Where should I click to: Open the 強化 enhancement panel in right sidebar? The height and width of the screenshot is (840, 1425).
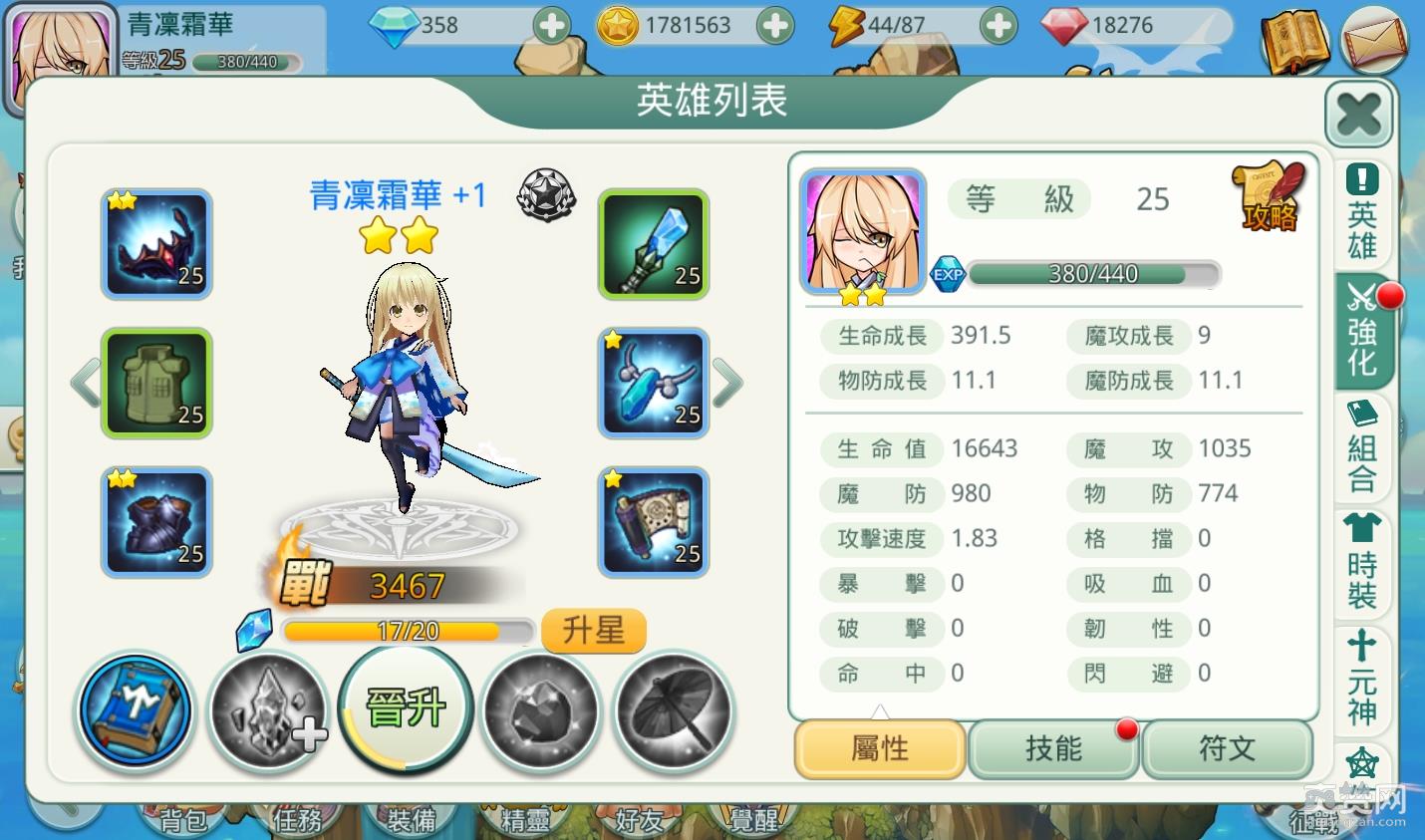coord(1361,334)
